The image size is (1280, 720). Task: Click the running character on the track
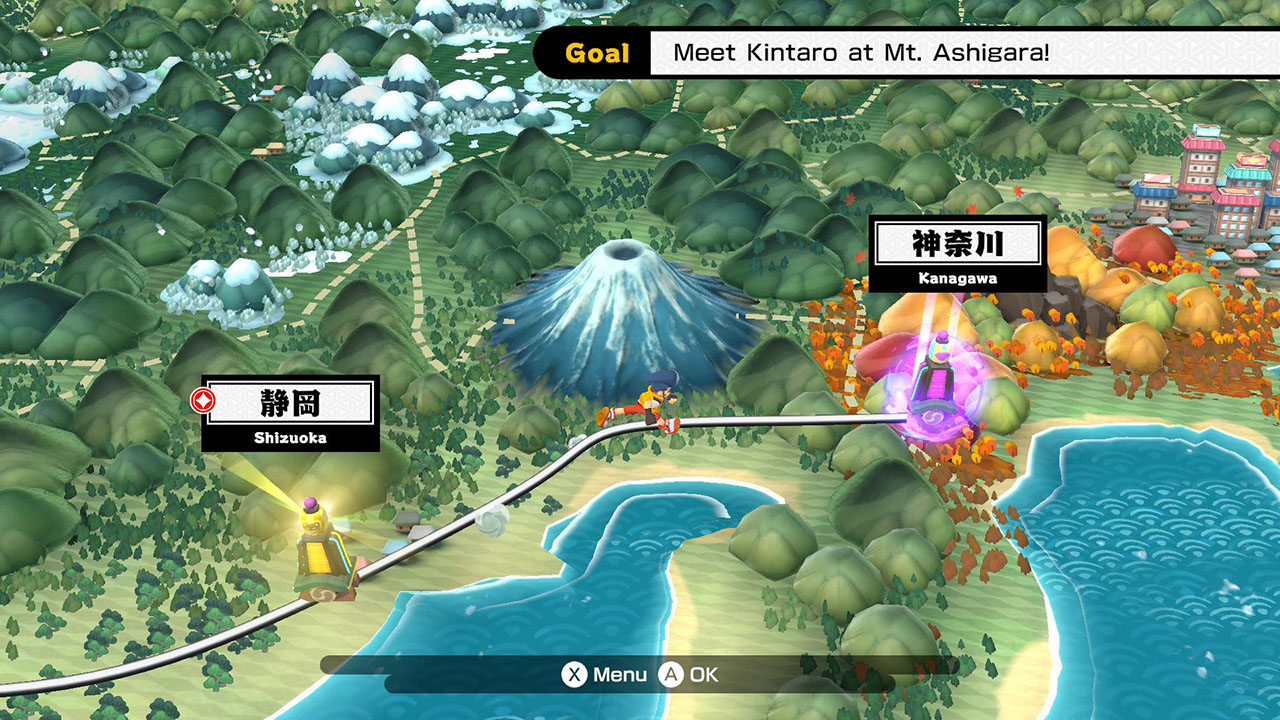(x=650, y=398)
